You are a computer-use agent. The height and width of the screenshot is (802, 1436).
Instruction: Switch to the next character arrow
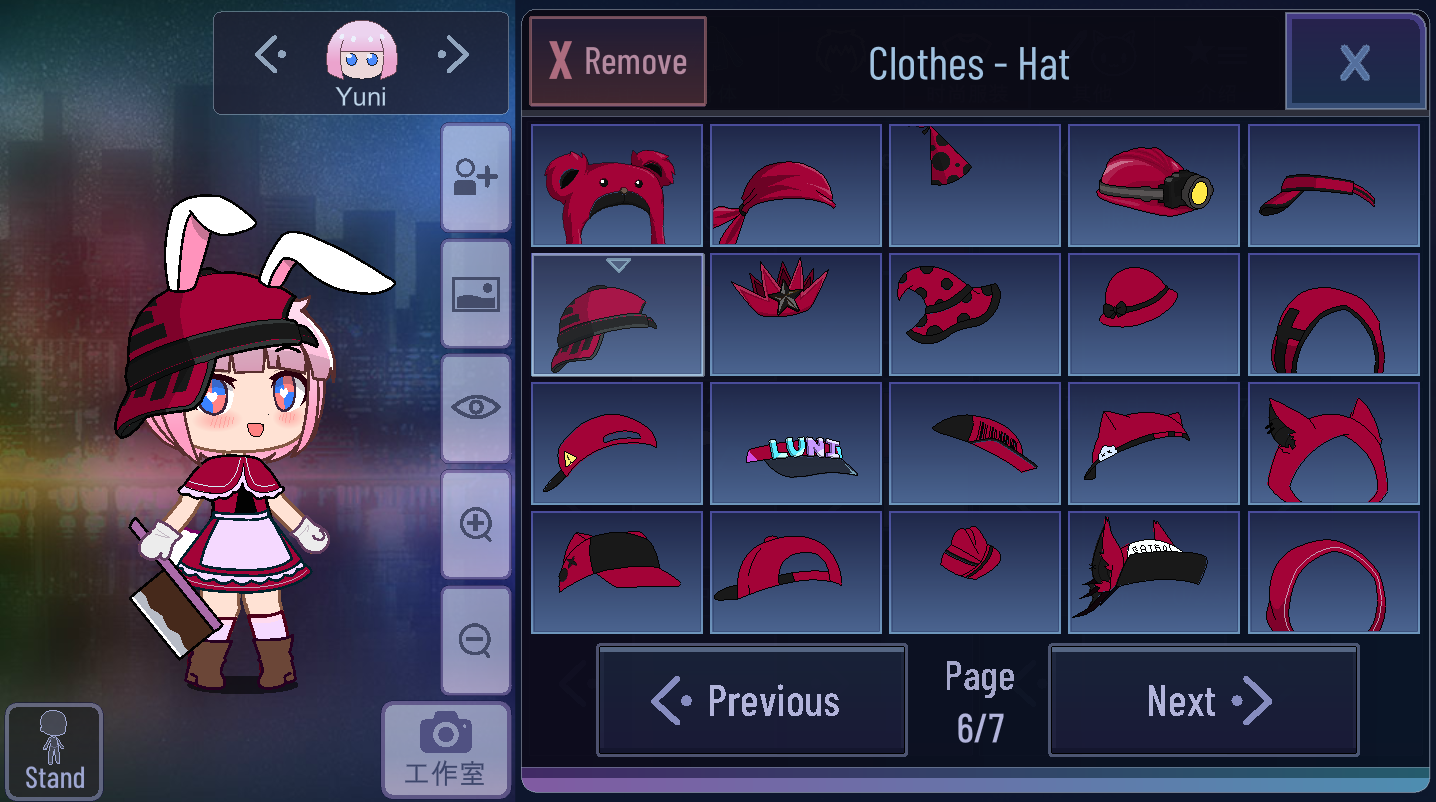[454, 56]
